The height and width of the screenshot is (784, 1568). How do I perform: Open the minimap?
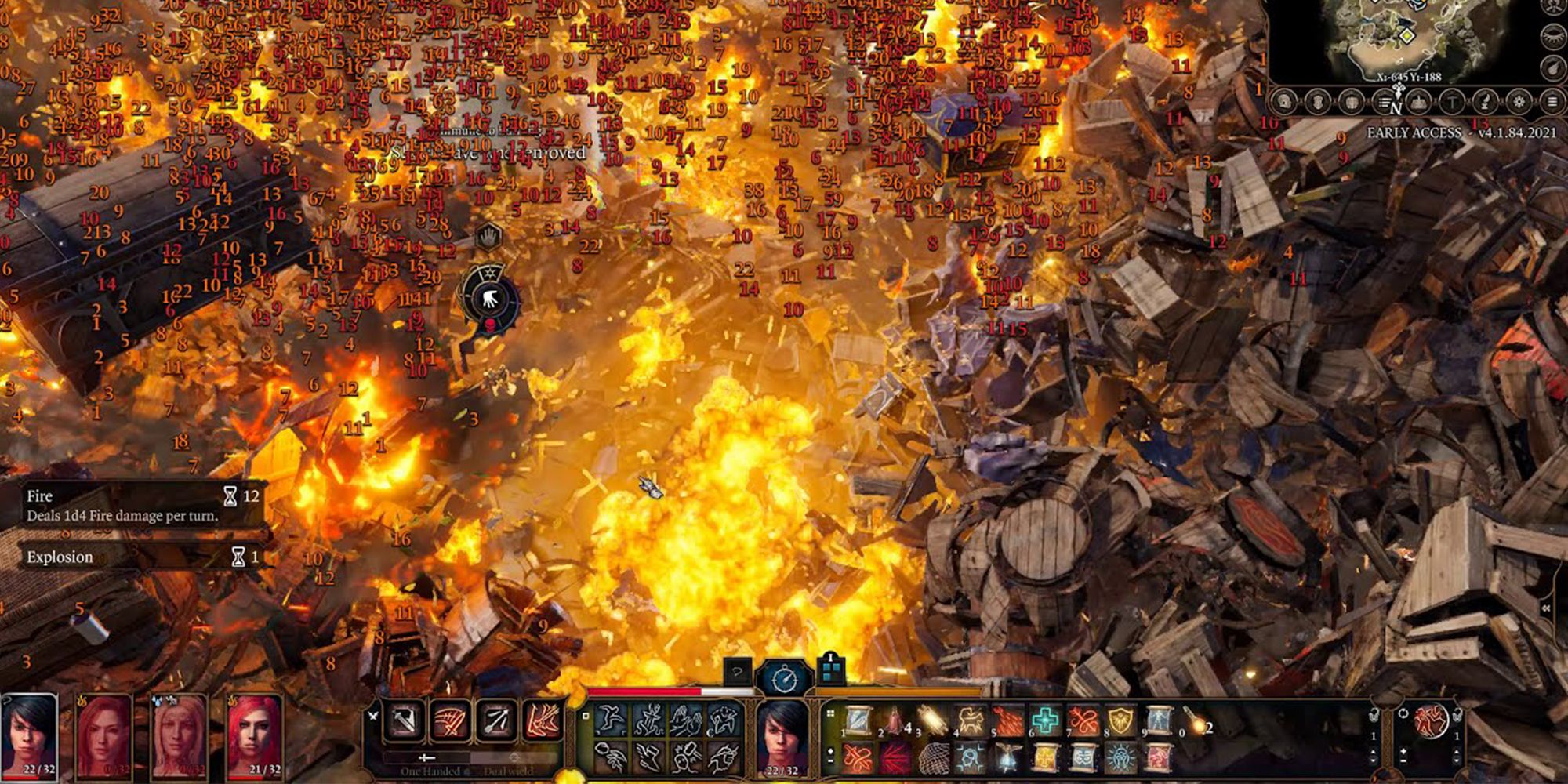click(1403, 39)
